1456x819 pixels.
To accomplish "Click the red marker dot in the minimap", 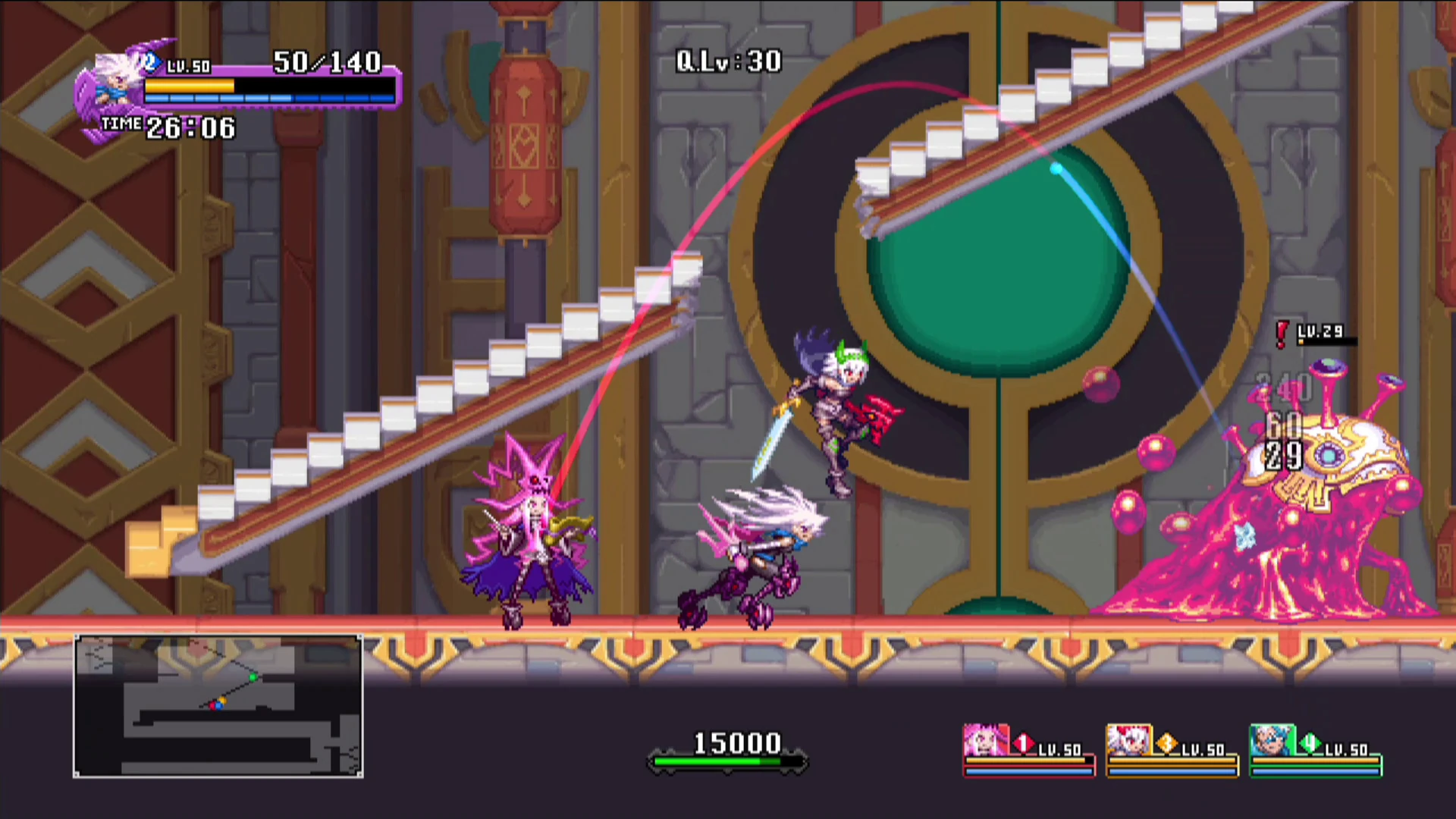I will click(213, 706).
